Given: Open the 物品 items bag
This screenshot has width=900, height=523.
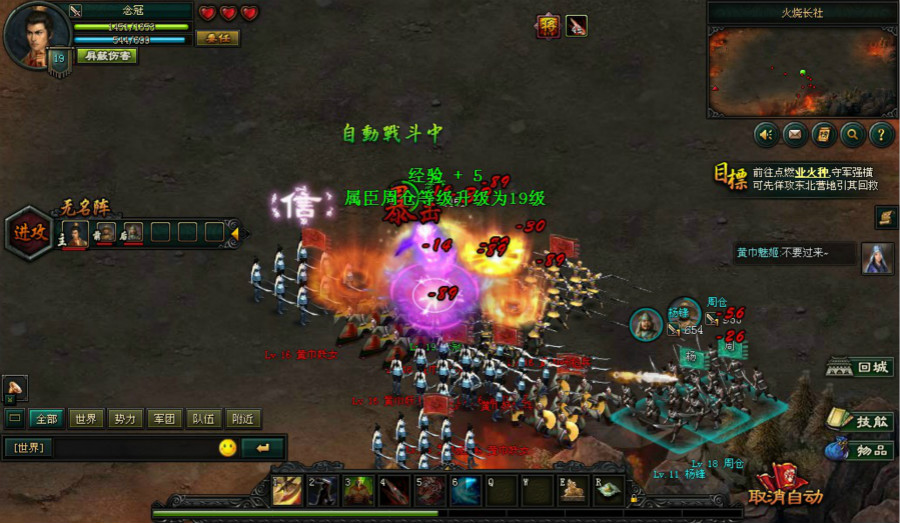Looking at the screenshot, I should pyautogui.click(x=860, y=450).
